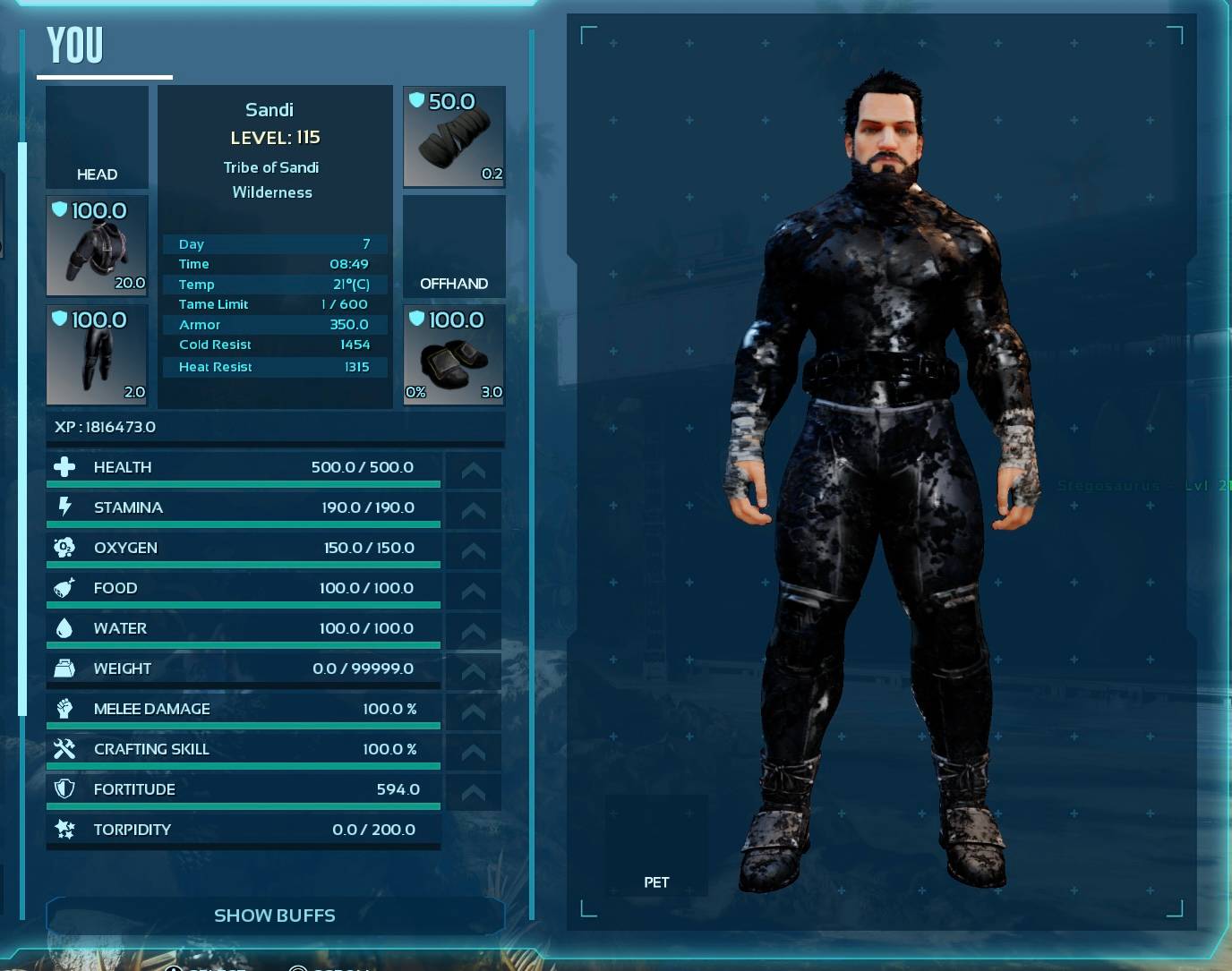
Task: Select the pants leggings armor slot
Action: tap(97, 355)
